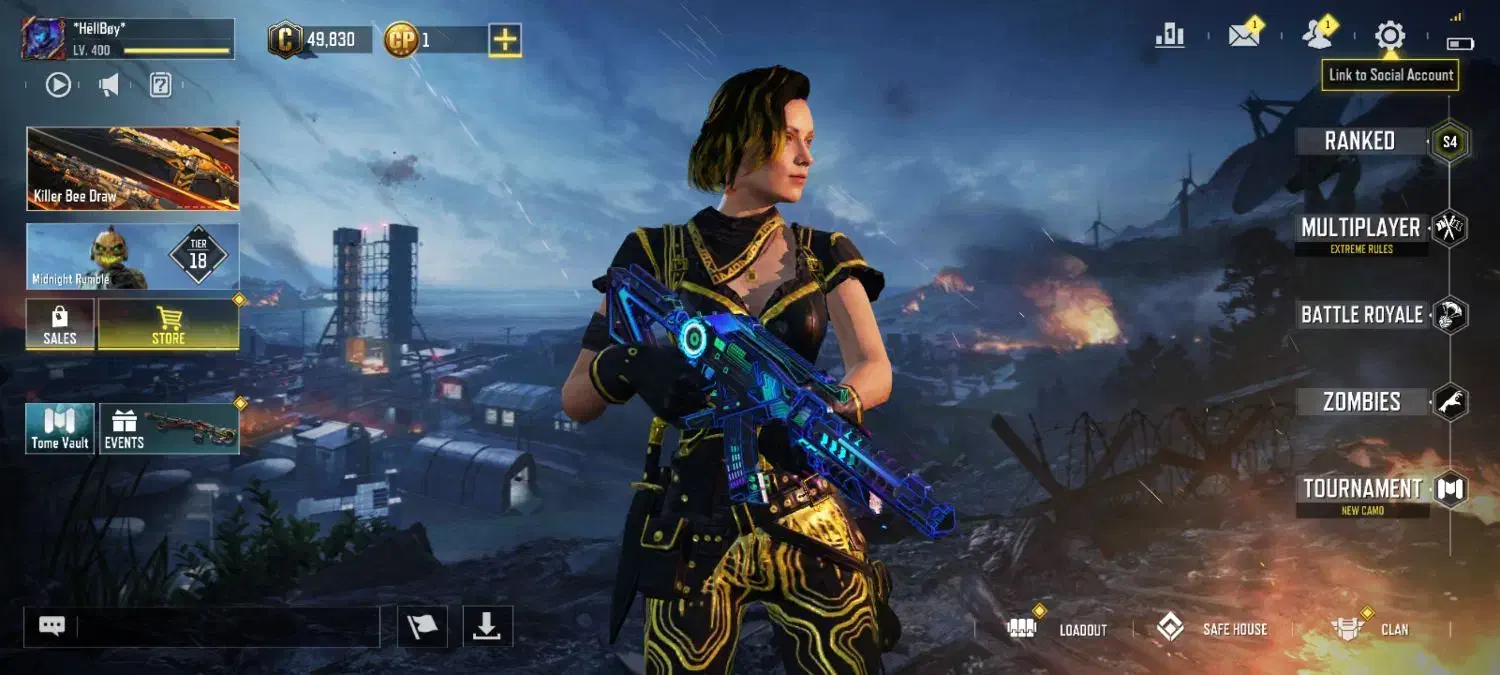Open the settings gear icon
This screenshot has width=1500, height=675.
click(x=1389, y=36)
